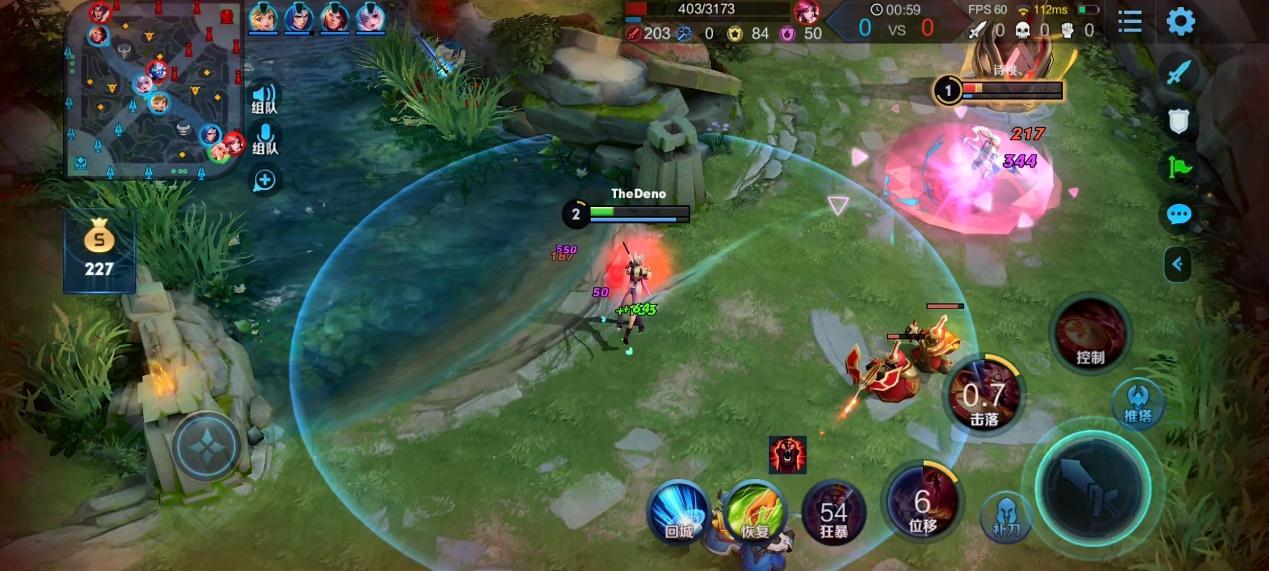Open the settings gear menu
Image resolution: width=1269 pixels, height=571 pixels.
pyautogui.click(x=1181, y=21)
